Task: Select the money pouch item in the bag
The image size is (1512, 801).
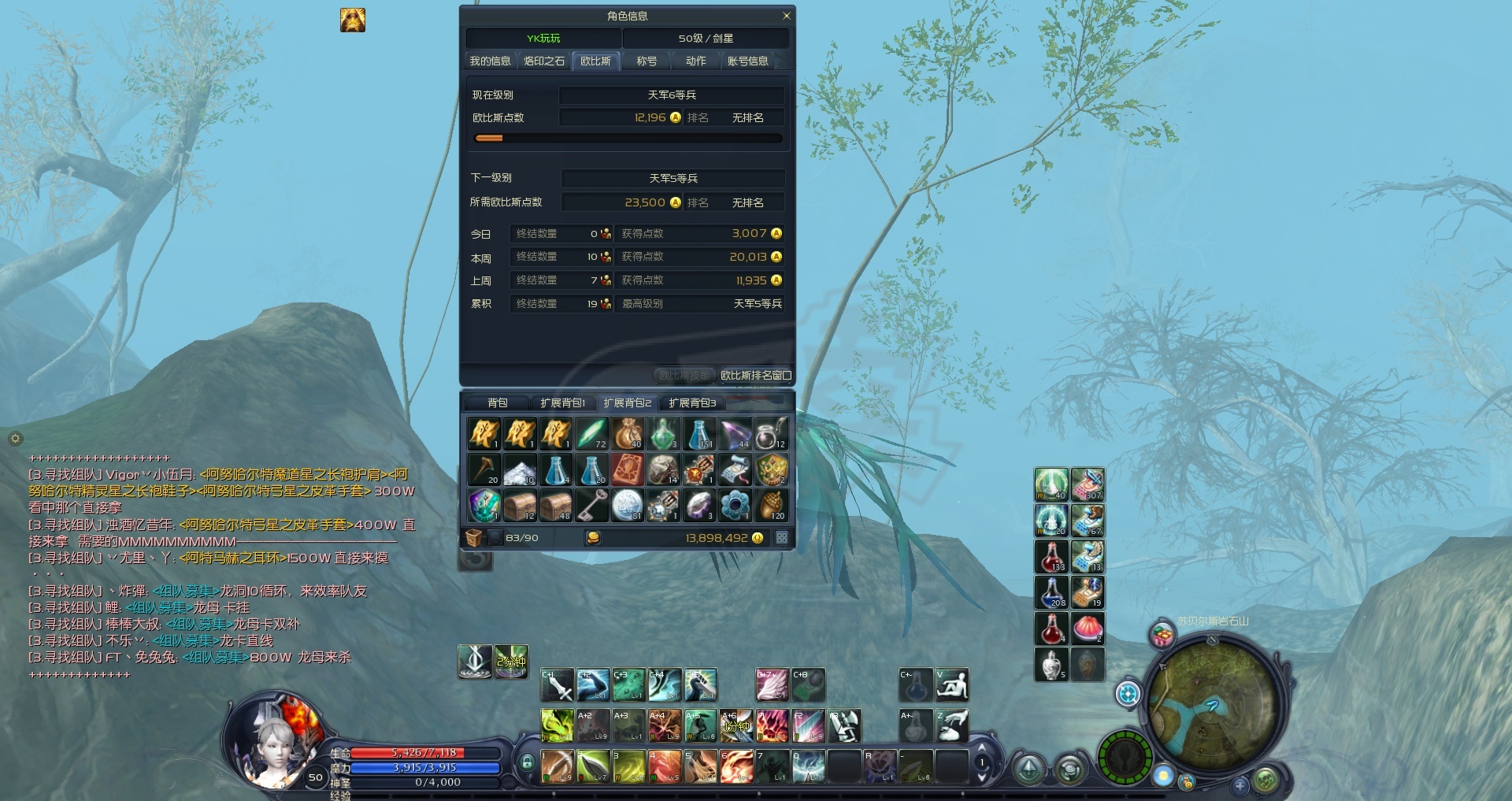Action: click(628, 434)
